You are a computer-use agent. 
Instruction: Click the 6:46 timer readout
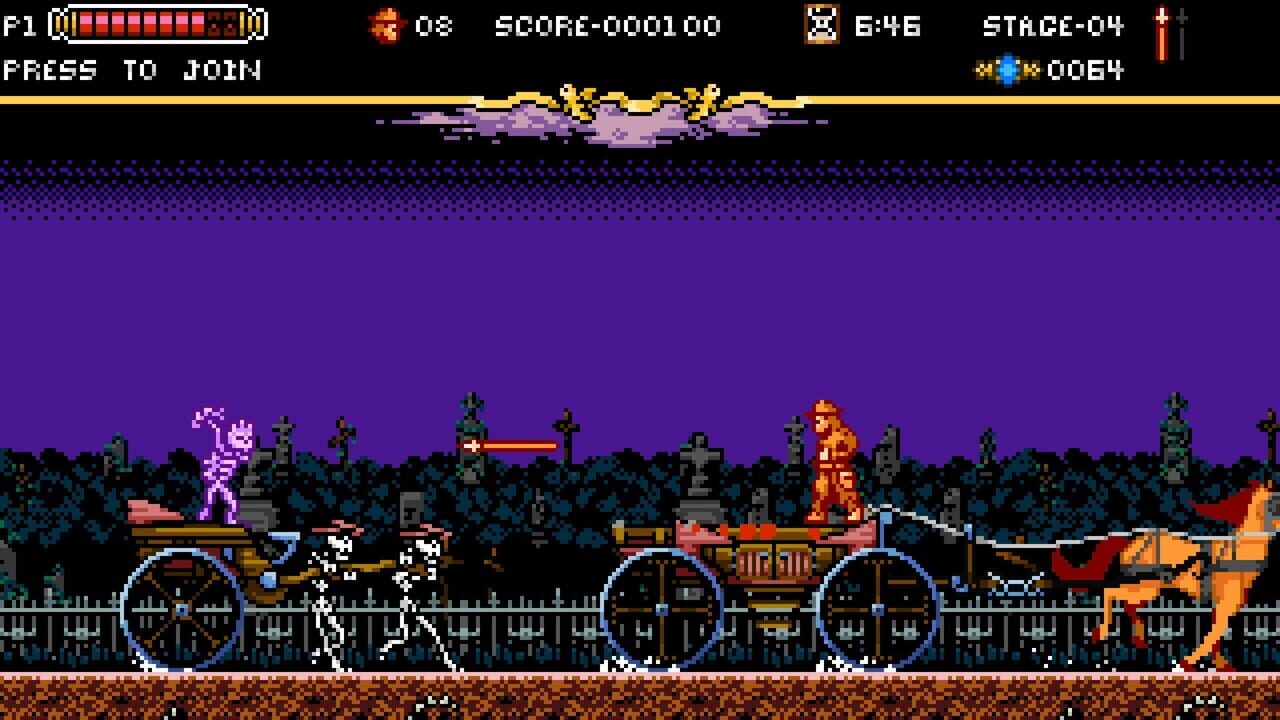tap(890, 27)
